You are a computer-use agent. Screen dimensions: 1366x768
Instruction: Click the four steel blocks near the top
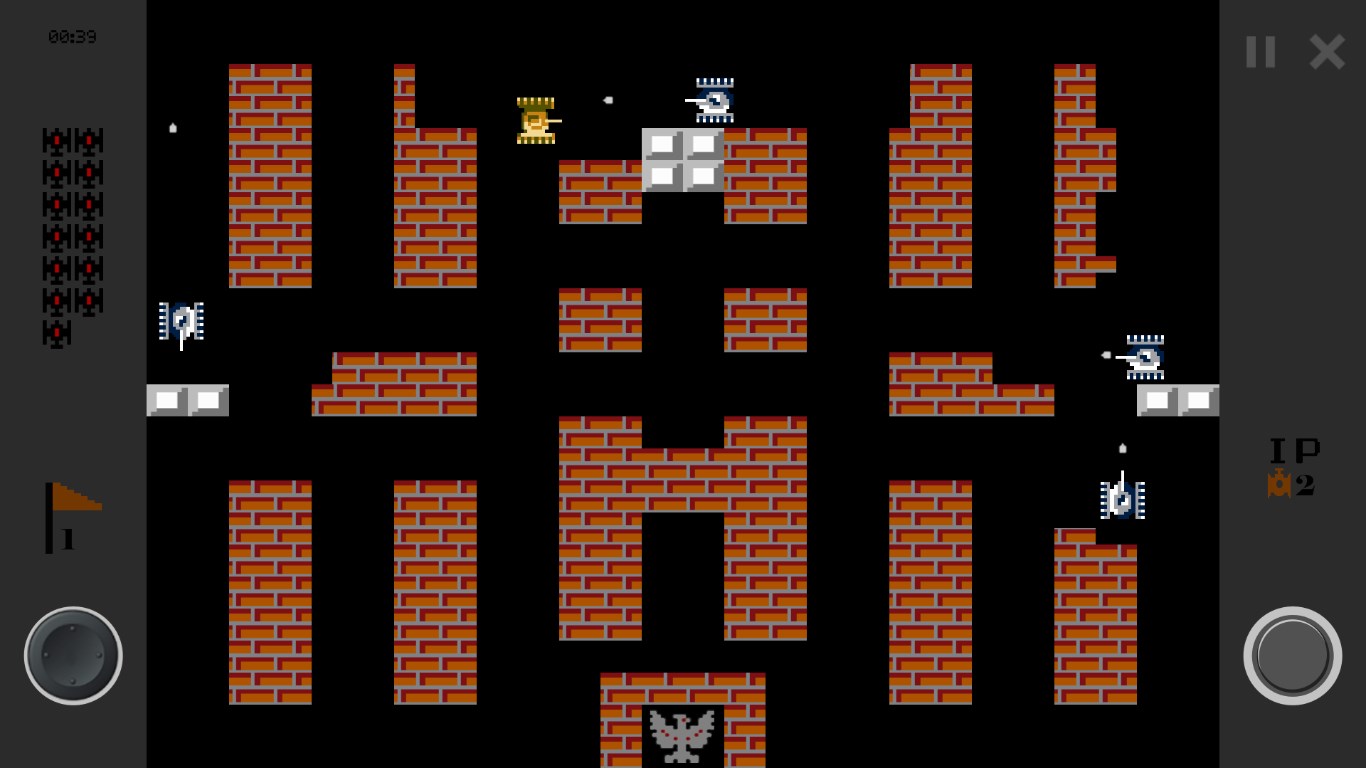(x=683, y=160)
